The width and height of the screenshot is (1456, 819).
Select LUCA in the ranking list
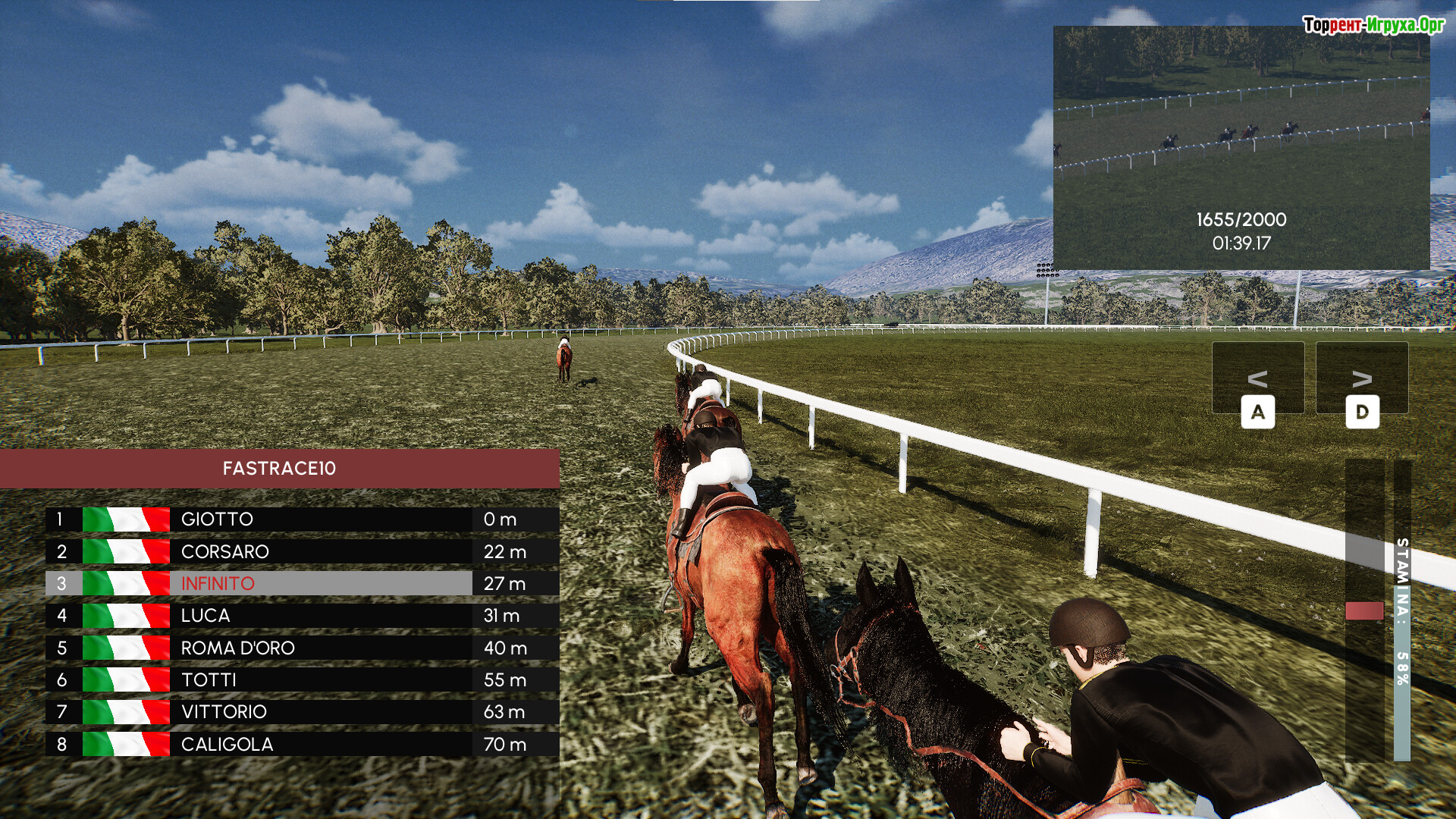point(302,616)
